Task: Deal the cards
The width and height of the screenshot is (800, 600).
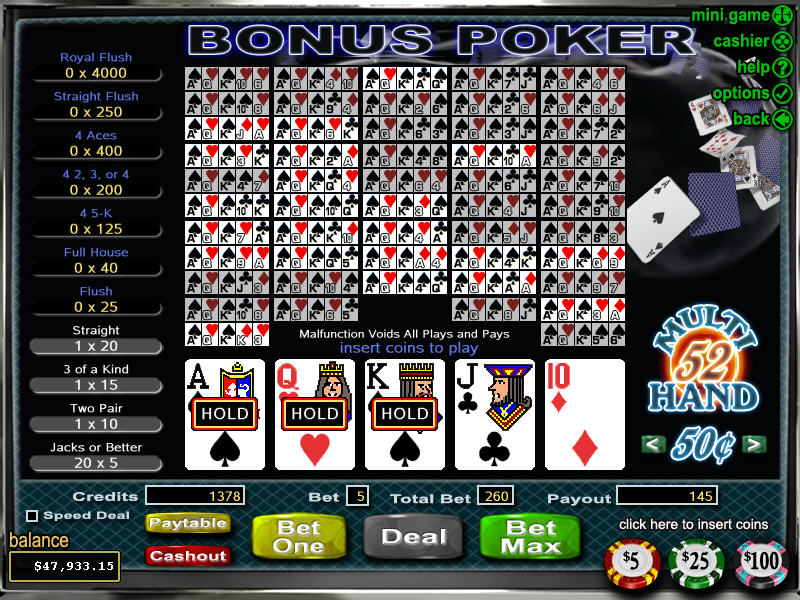Action: pyautogui.click(x=414, y=537)
